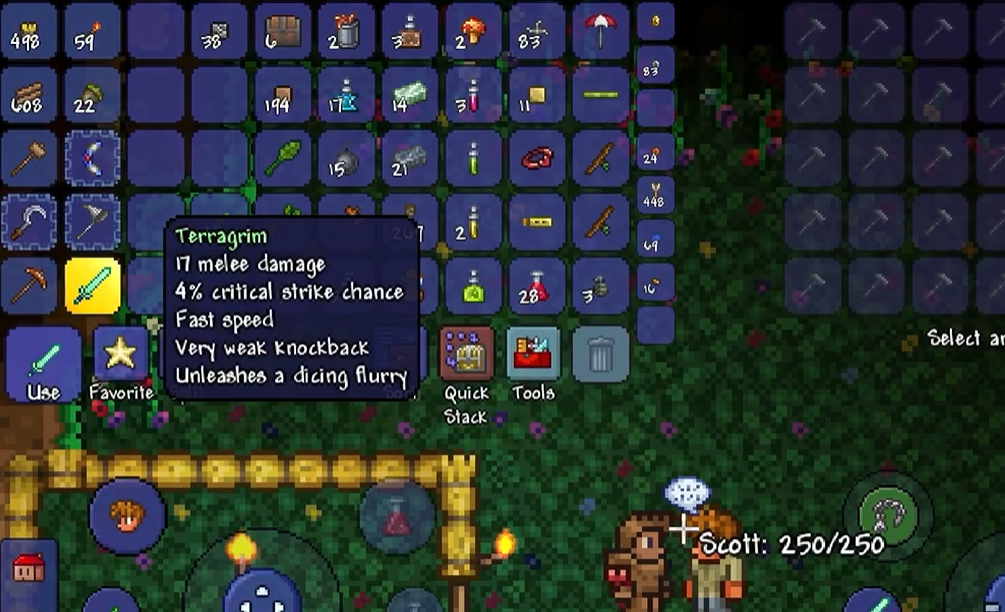
Task: Choose the boomerang slot
Action: coord(93,158)
